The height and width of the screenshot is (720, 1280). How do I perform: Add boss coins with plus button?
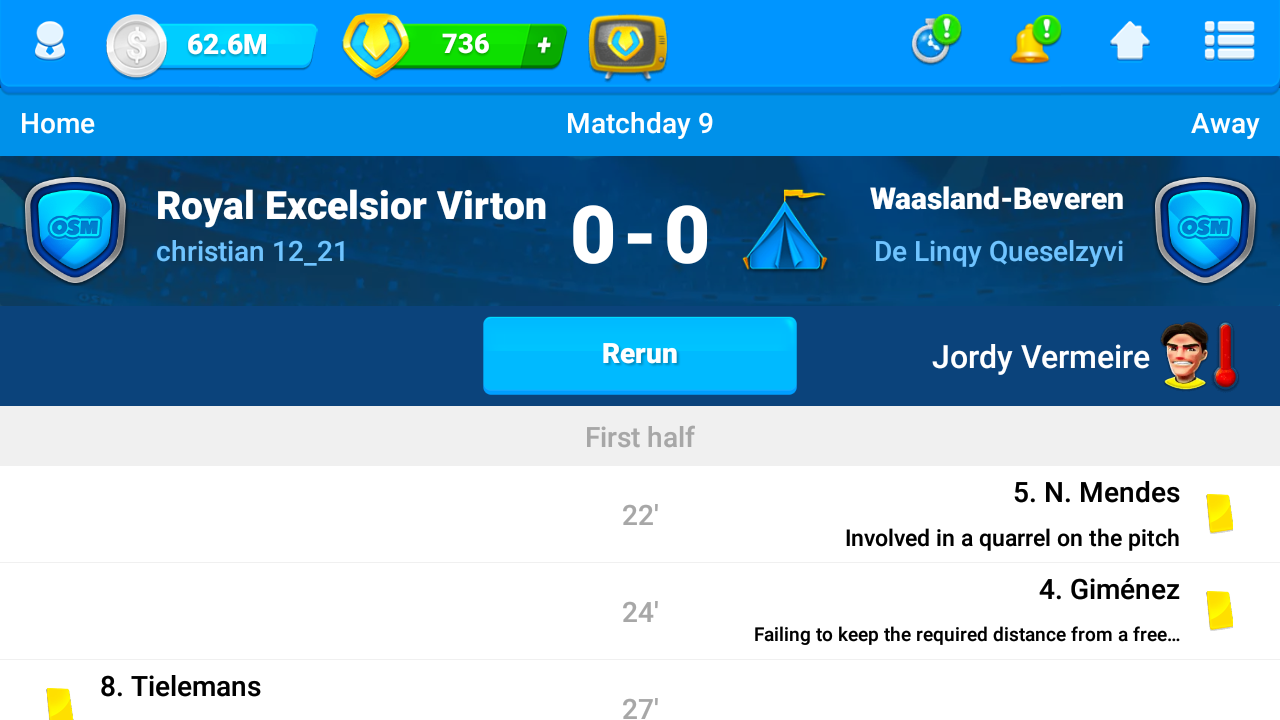point(544,45)
